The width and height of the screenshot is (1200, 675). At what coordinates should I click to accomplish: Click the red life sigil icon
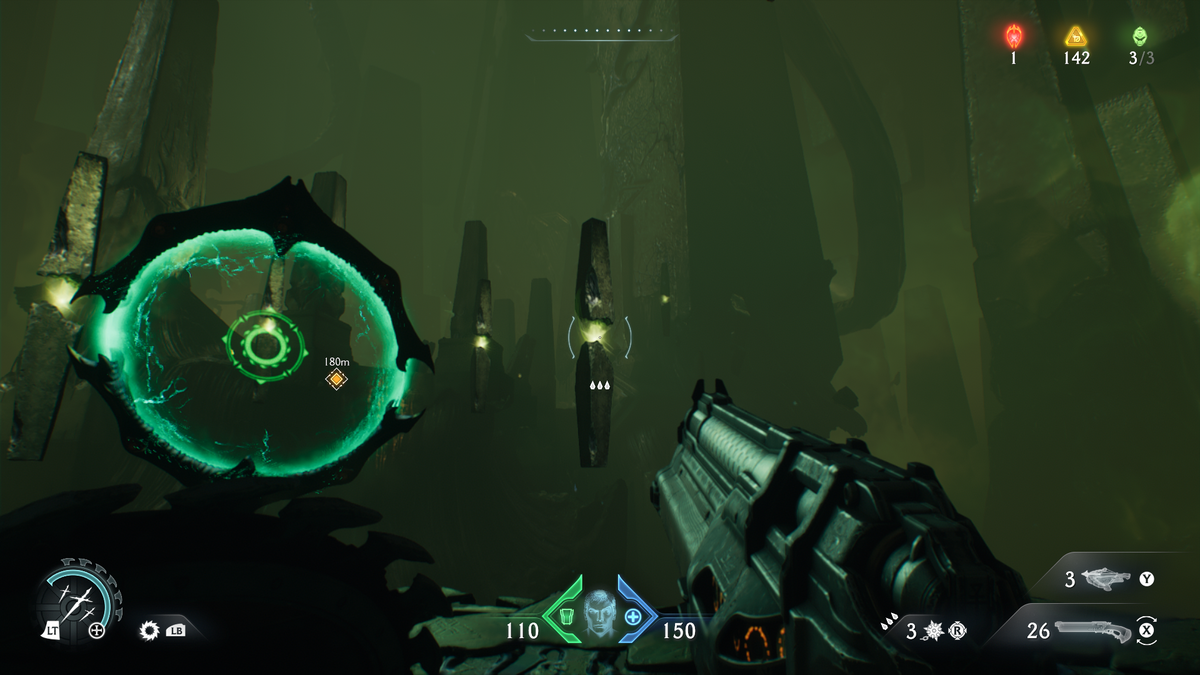(1013, 37)
